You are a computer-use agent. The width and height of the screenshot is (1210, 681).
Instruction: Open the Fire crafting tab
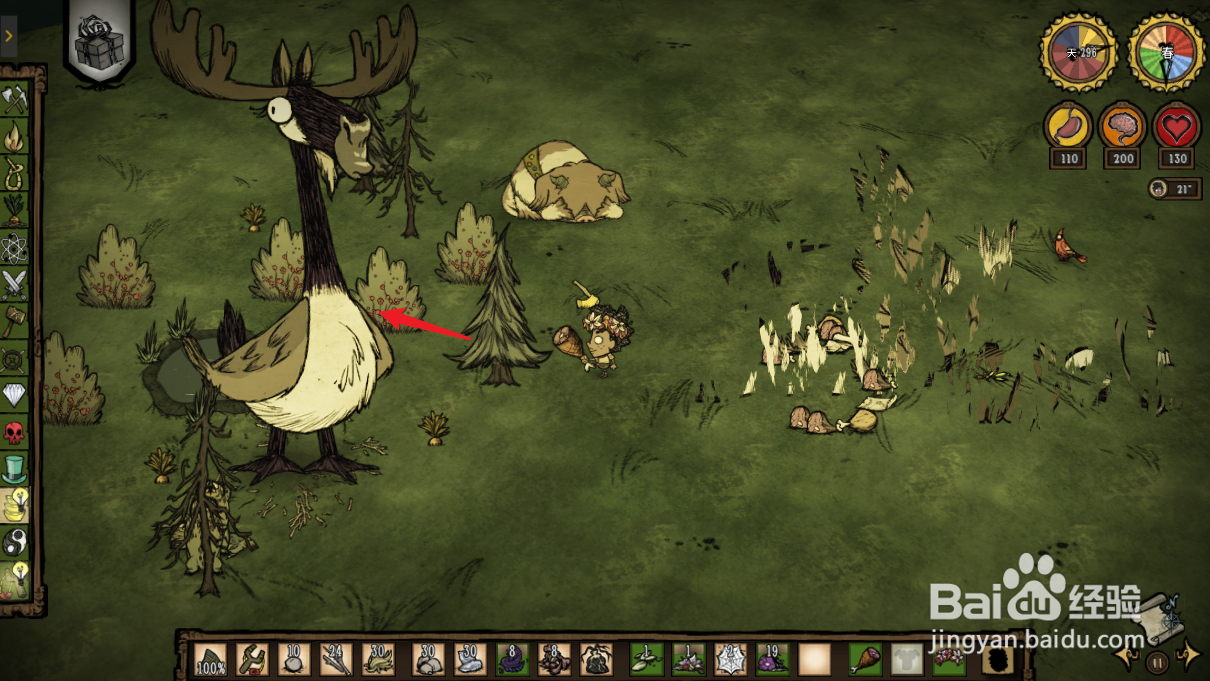point(15,135)
